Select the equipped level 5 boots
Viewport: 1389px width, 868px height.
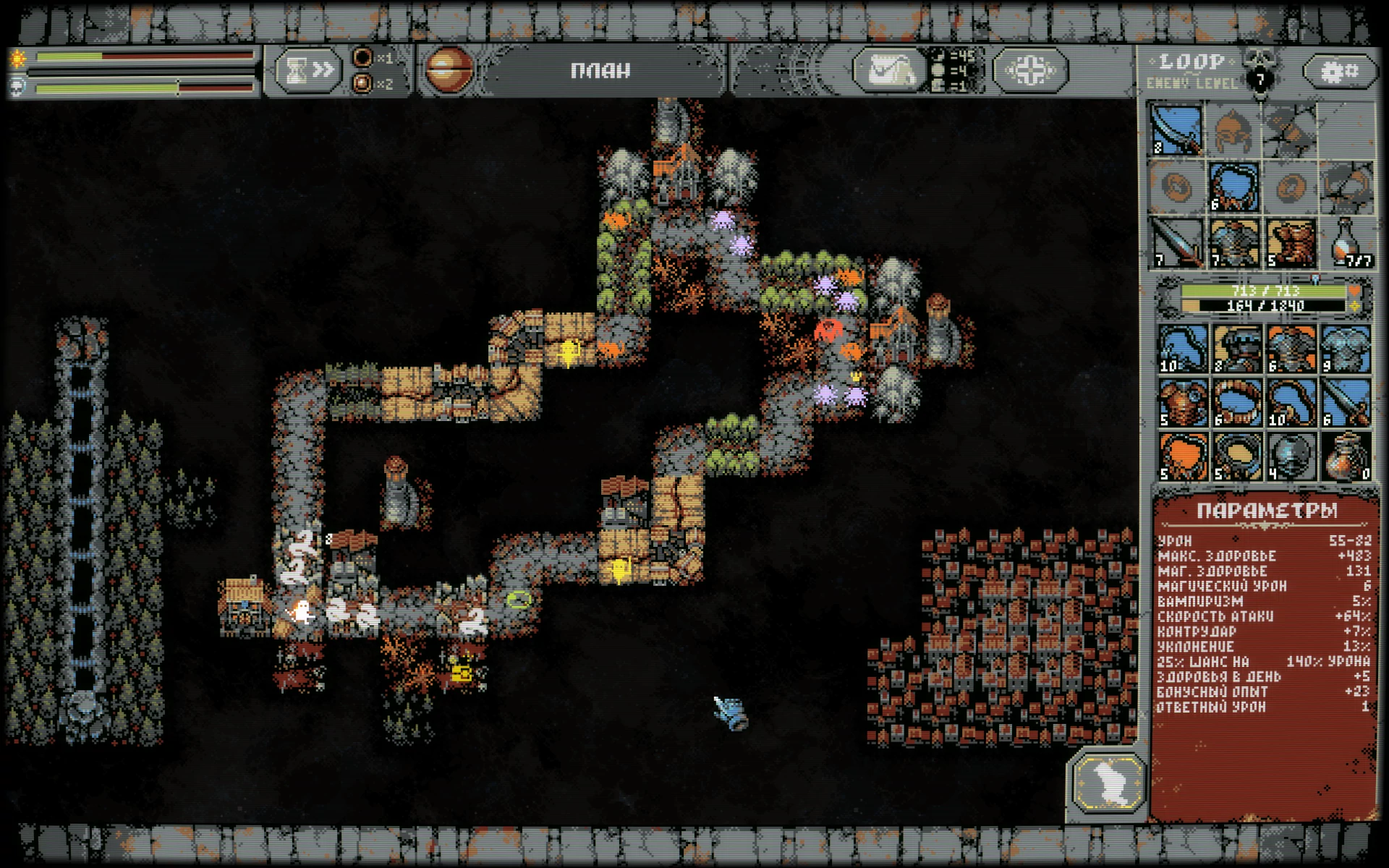[x=1291, y=243]
